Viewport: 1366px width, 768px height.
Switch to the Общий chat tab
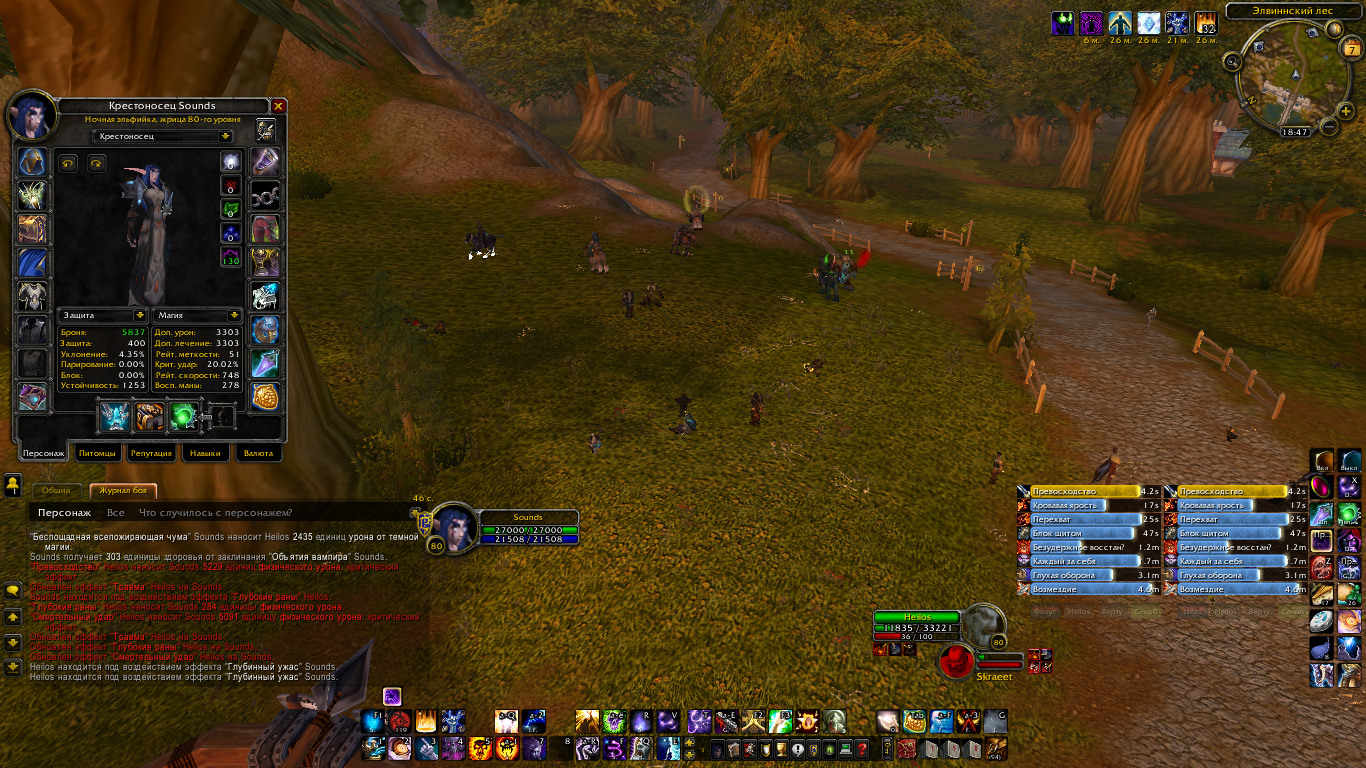coord(56,491)
